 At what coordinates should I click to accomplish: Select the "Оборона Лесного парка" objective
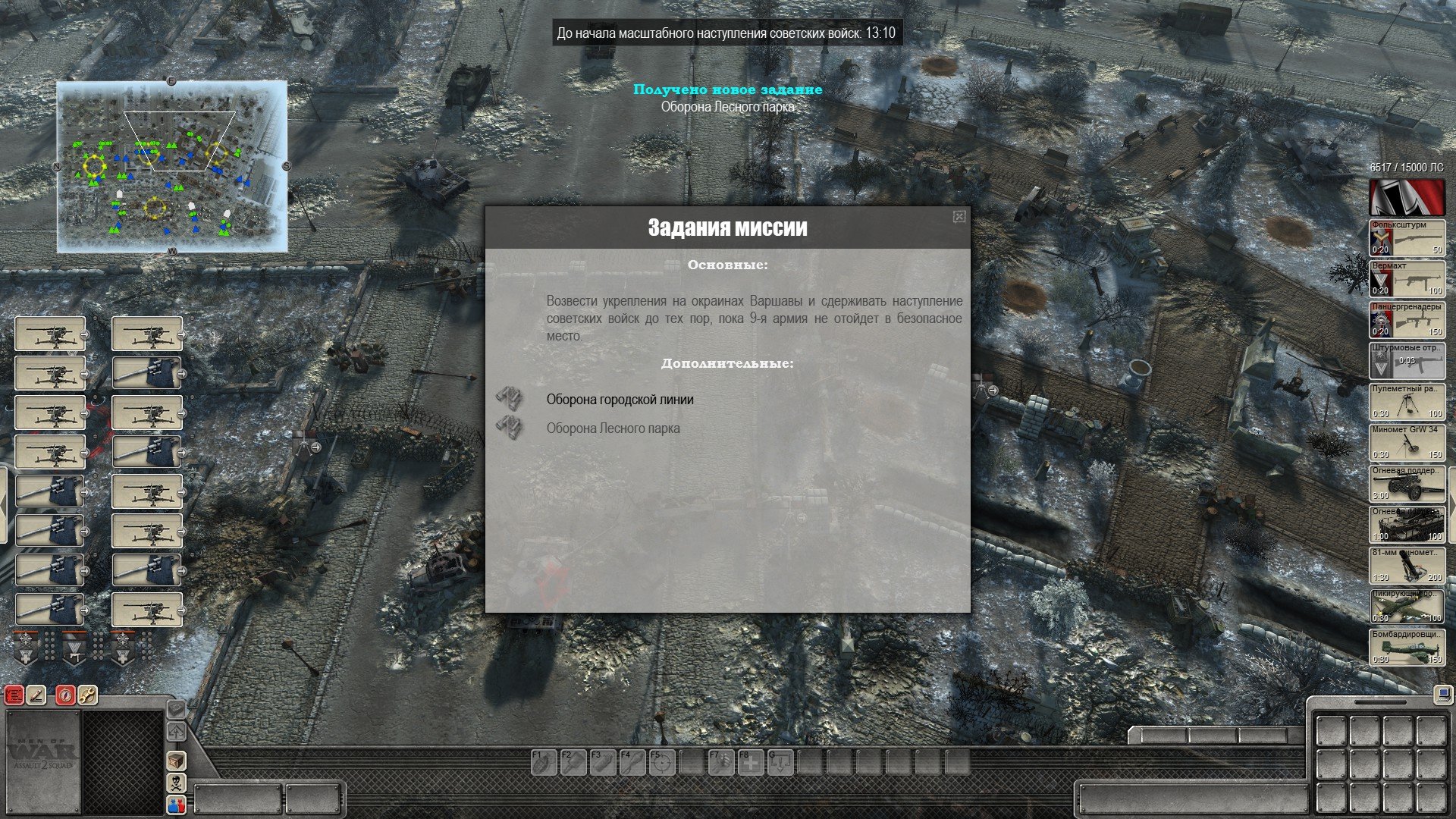click(613, 428)
